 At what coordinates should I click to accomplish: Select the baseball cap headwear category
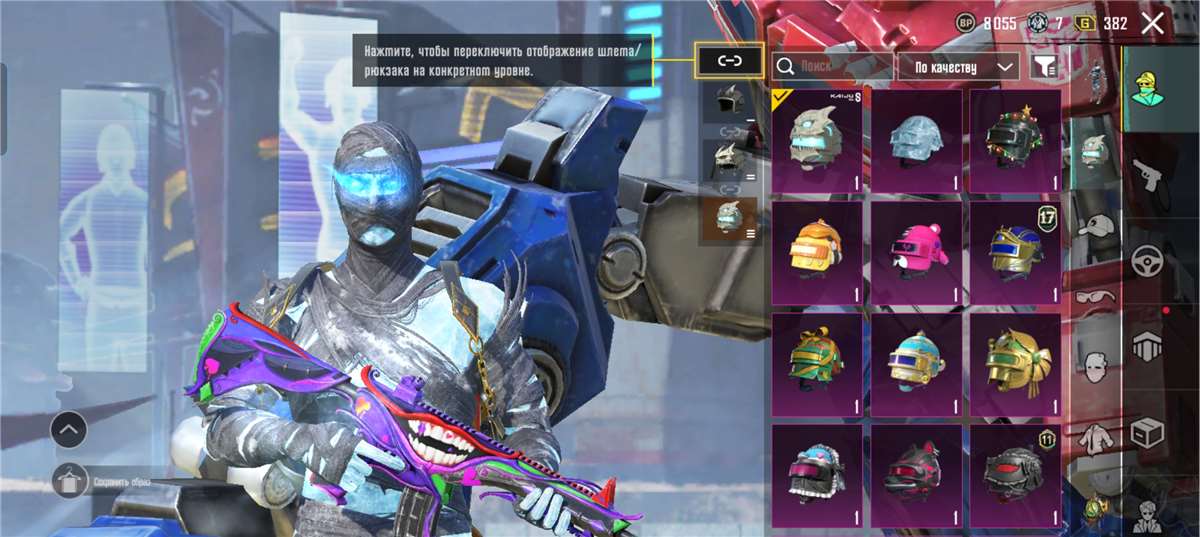(x=1096, y=225)
